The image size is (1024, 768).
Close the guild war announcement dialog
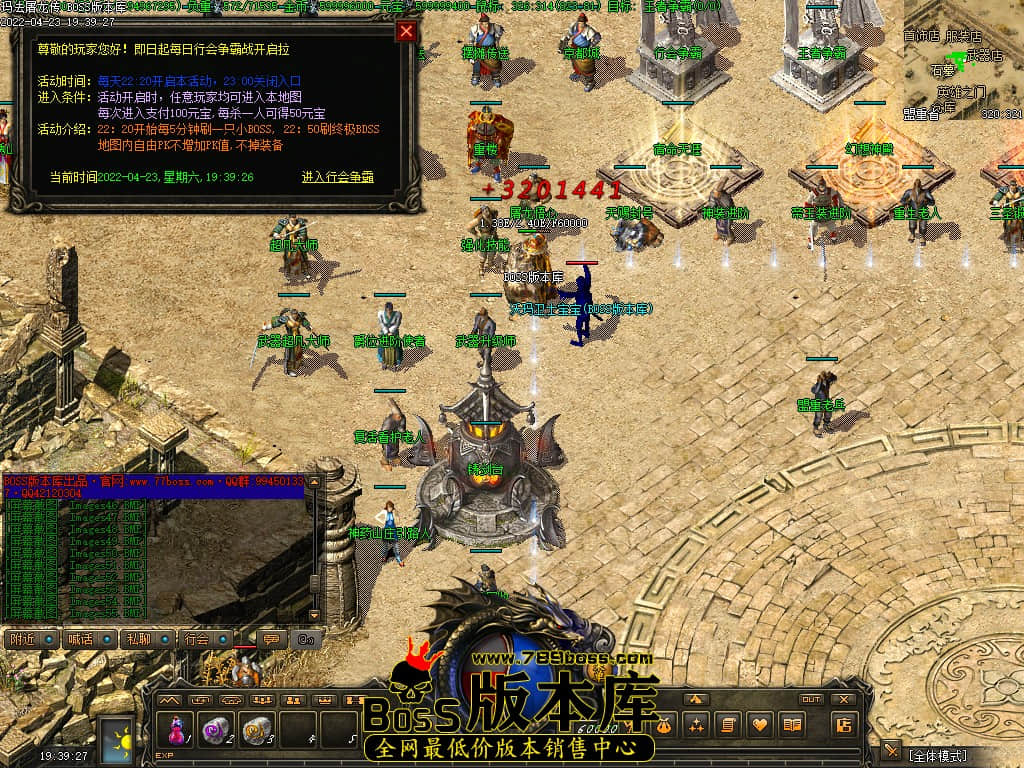pyautogui.click(x=406, y=31)
